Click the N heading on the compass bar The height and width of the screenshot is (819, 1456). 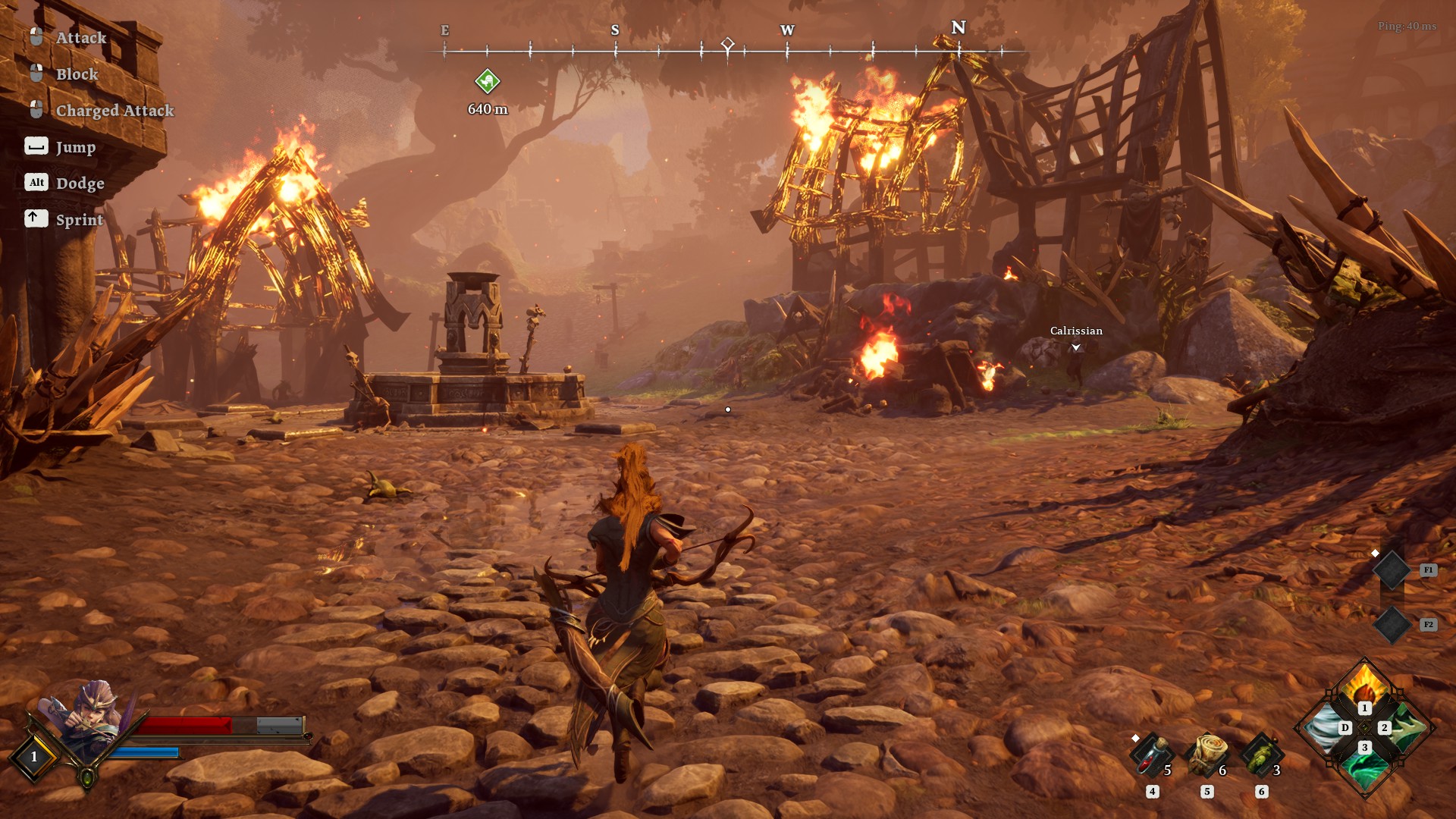(x=959, y=28)
